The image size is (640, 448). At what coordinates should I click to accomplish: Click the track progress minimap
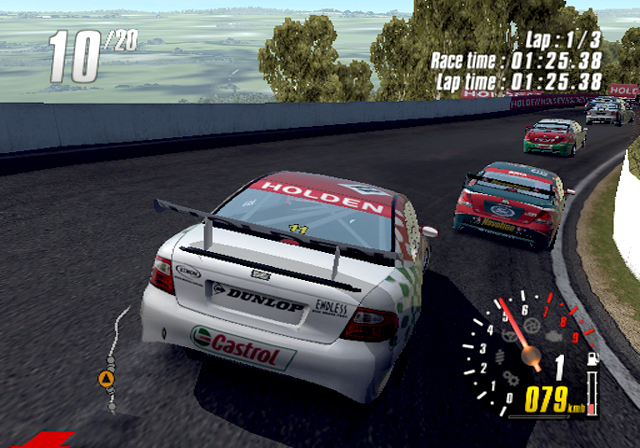114,360
